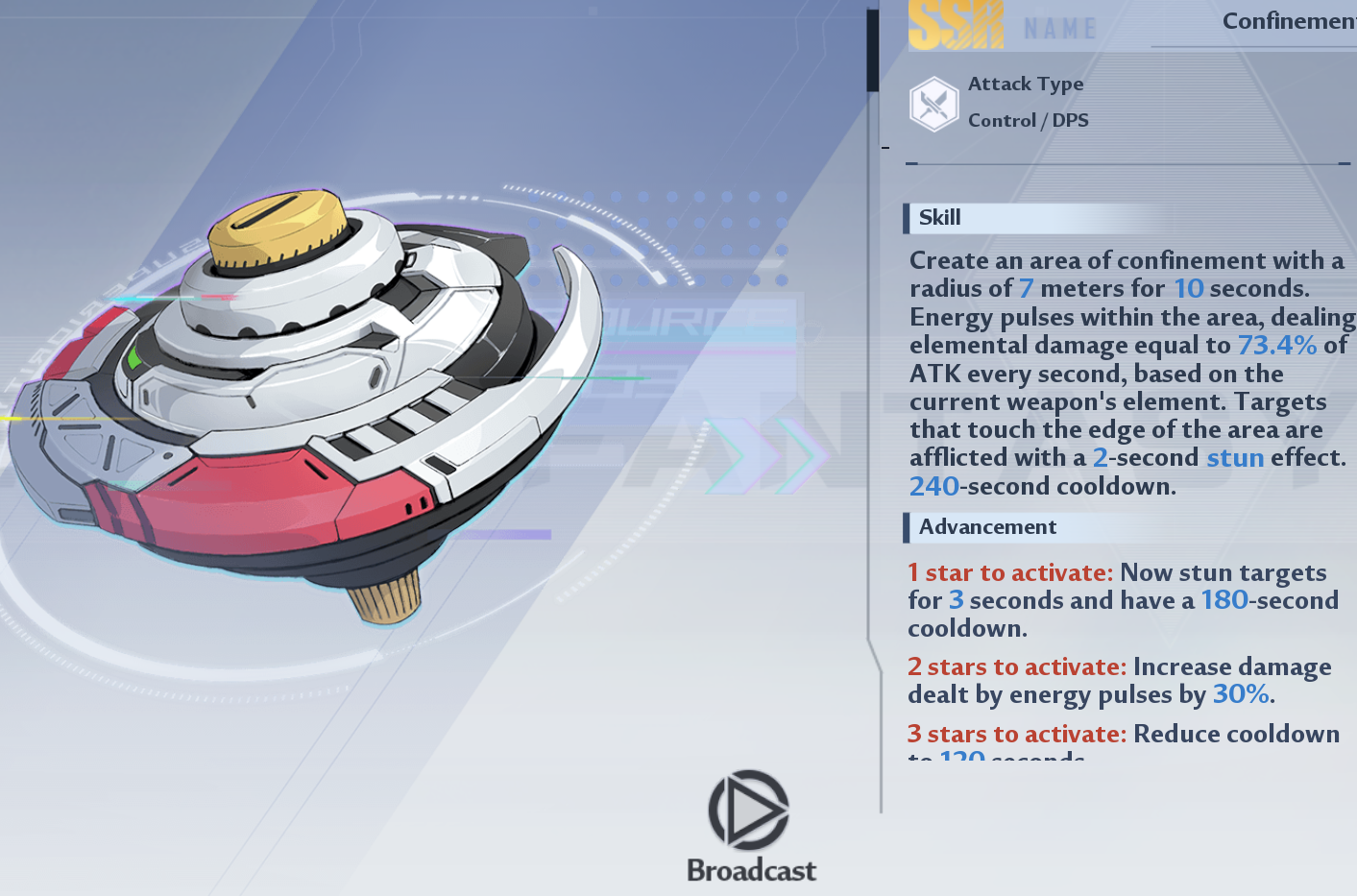Click the NAME label next to SSR badge
The height and width of the screenshot is (896, 1357).
(x=1059, y=27)
